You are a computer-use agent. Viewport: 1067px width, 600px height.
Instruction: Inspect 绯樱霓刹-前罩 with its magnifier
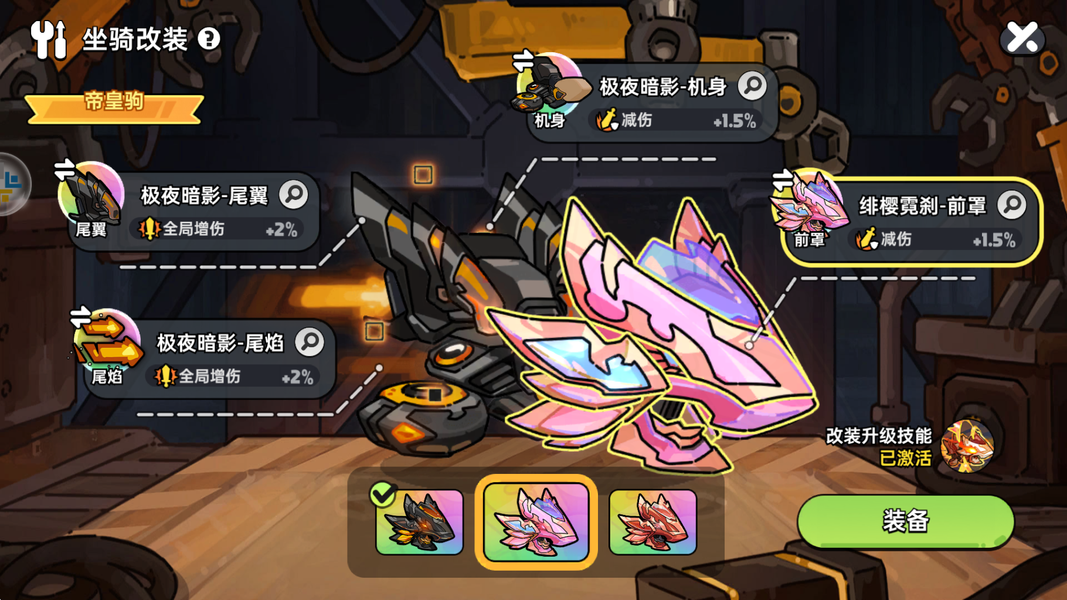tap(1011, 205)
